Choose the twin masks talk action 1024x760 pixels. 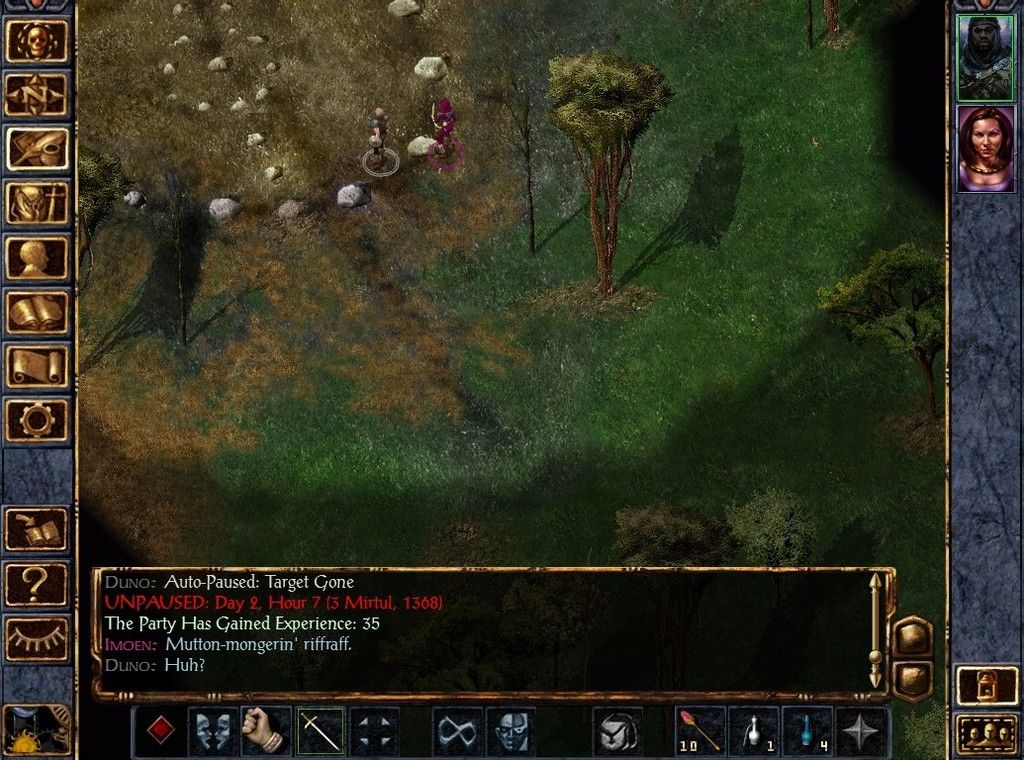(213, 732)
